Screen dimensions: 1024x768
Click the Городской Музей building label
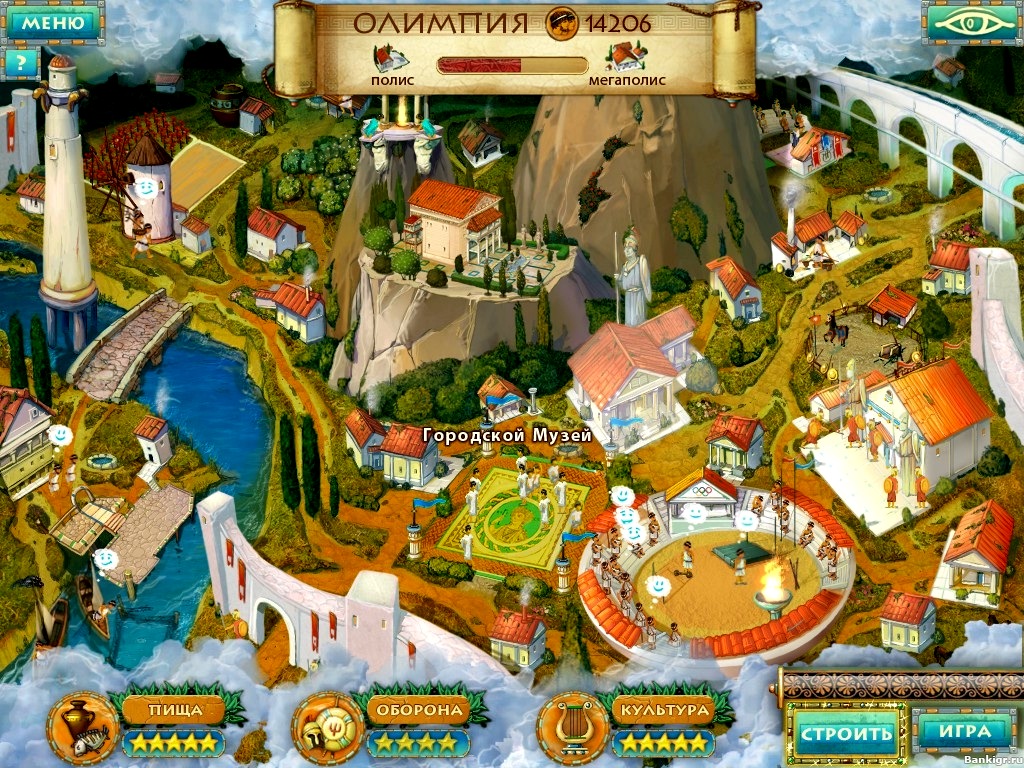coord(507,436)
